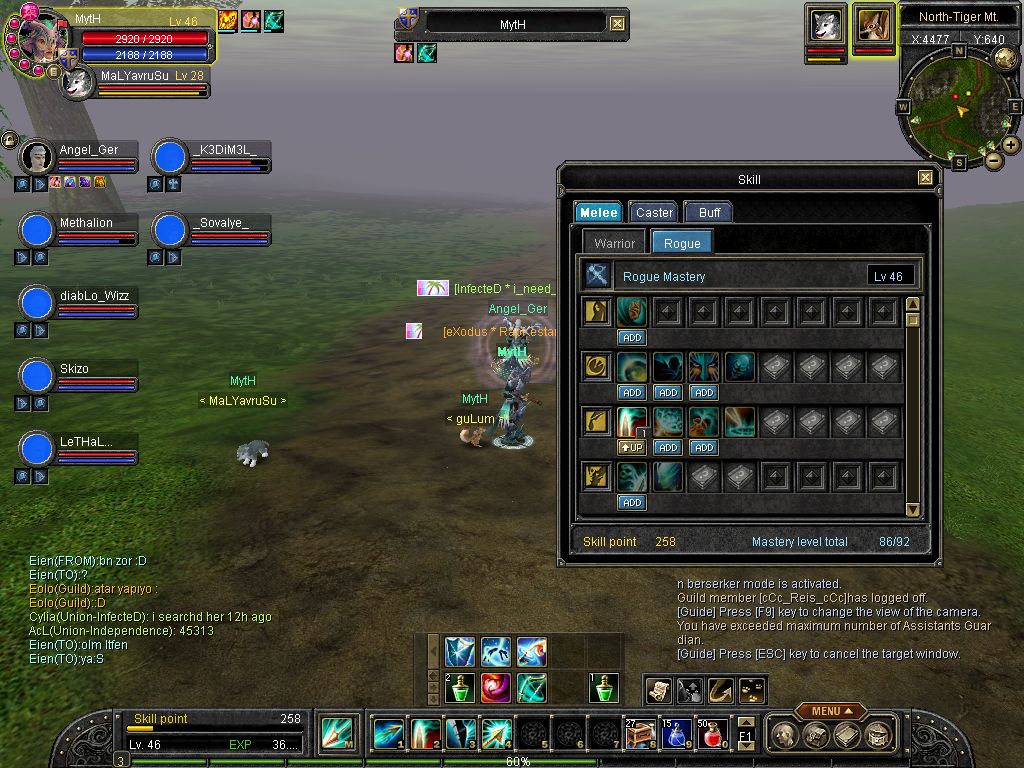Click the treasure chest hotbar slot
Screen dimensions: 1024x768
[x=639, y=735]
